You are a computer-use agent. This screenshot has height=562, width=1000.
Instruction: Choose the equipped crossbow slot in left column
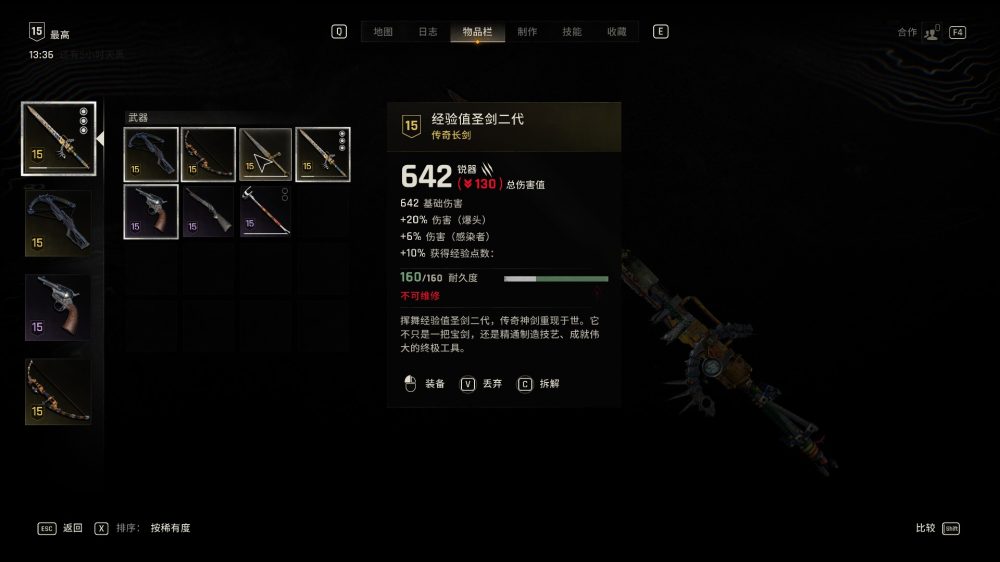[58, 222]
